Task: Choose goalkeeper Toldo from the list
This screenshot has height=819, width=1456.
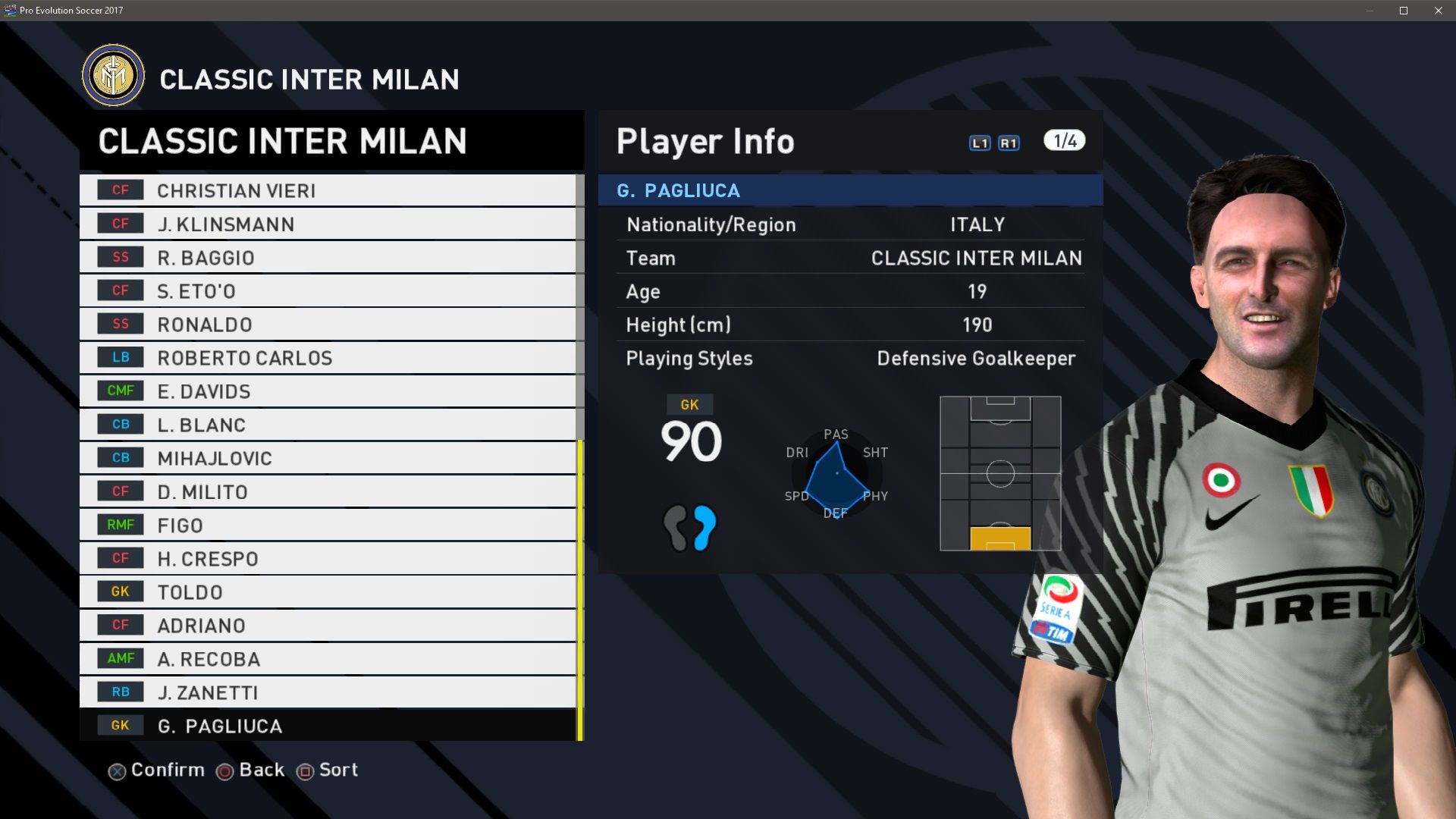Action: (x=328, y=592)
